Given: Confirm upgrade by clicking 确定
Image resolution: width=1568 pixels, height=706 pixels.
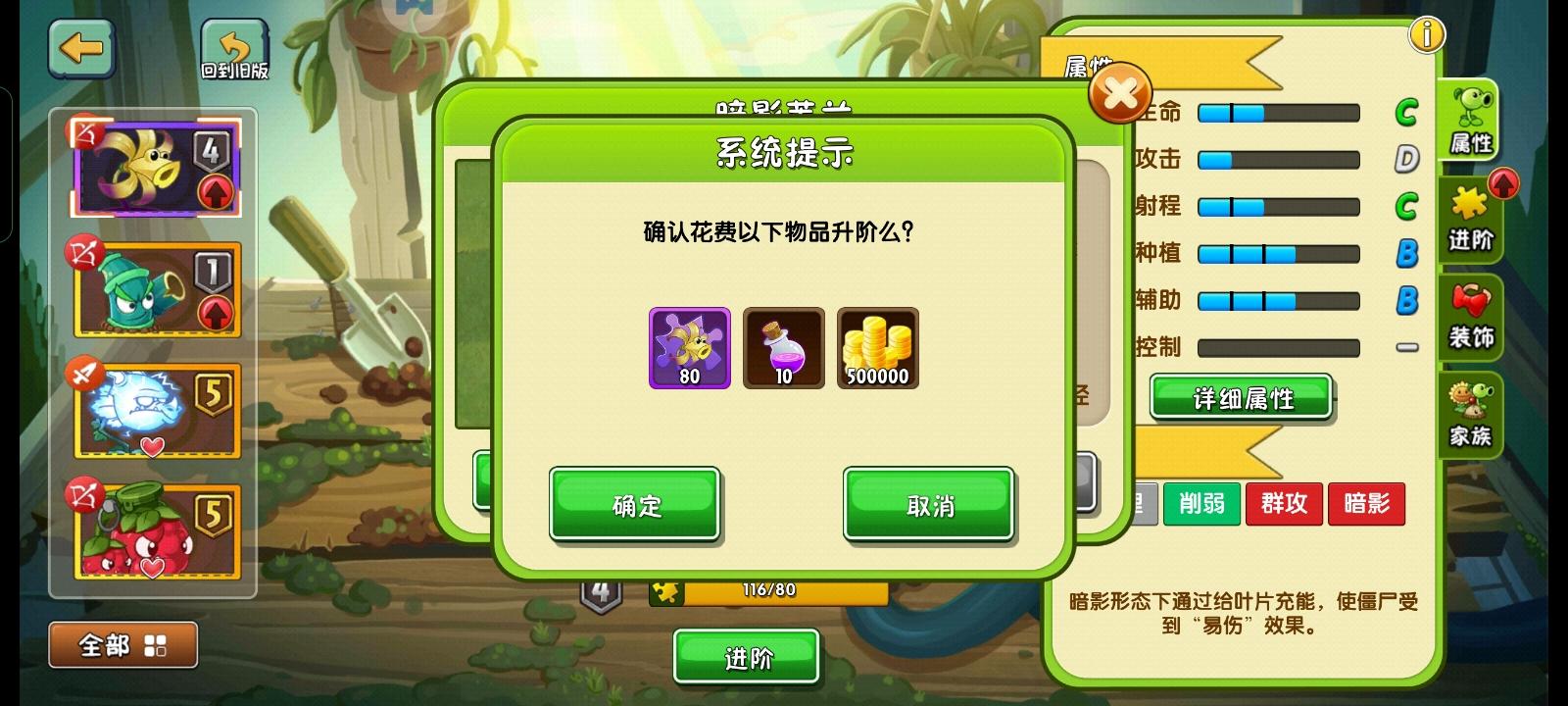Looking at the screenshot, I should [633, 504].
